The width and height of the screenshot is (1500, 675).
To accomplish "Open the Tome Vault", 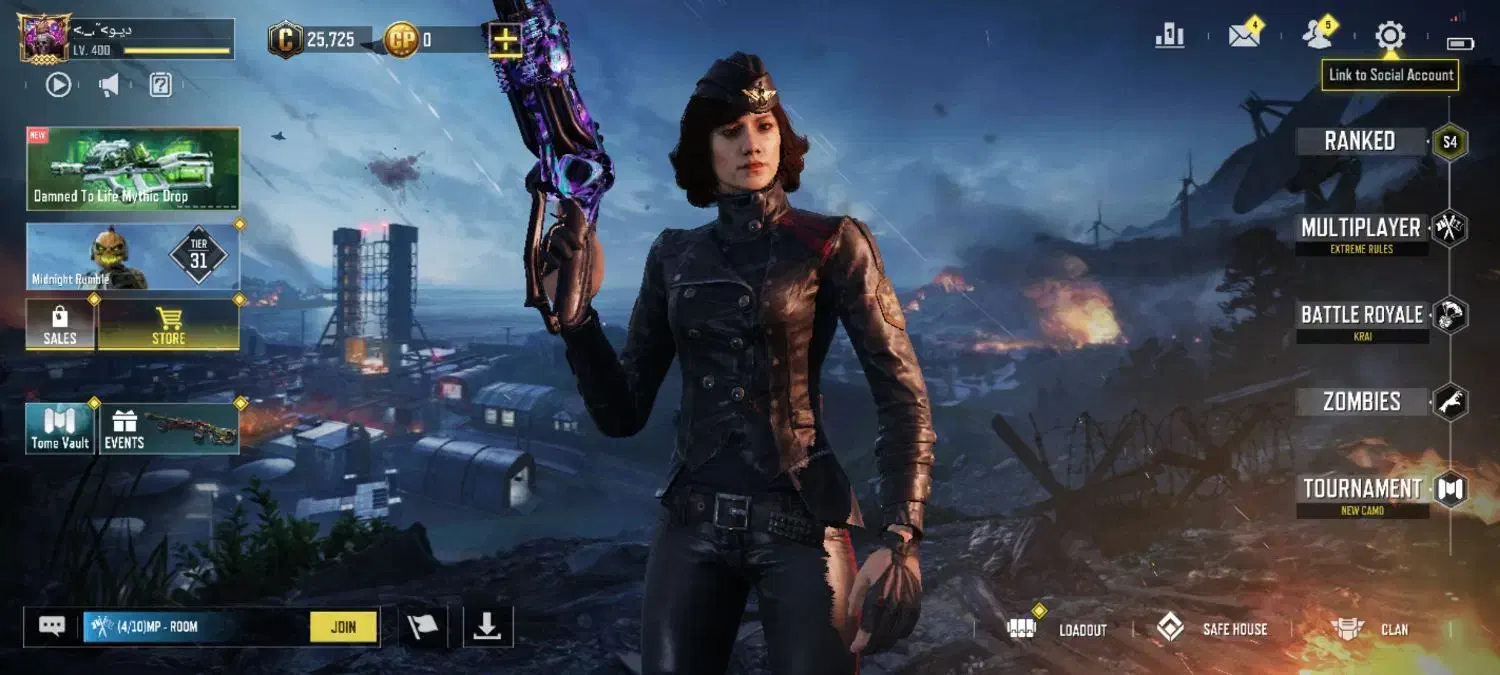I will (60, 428).
